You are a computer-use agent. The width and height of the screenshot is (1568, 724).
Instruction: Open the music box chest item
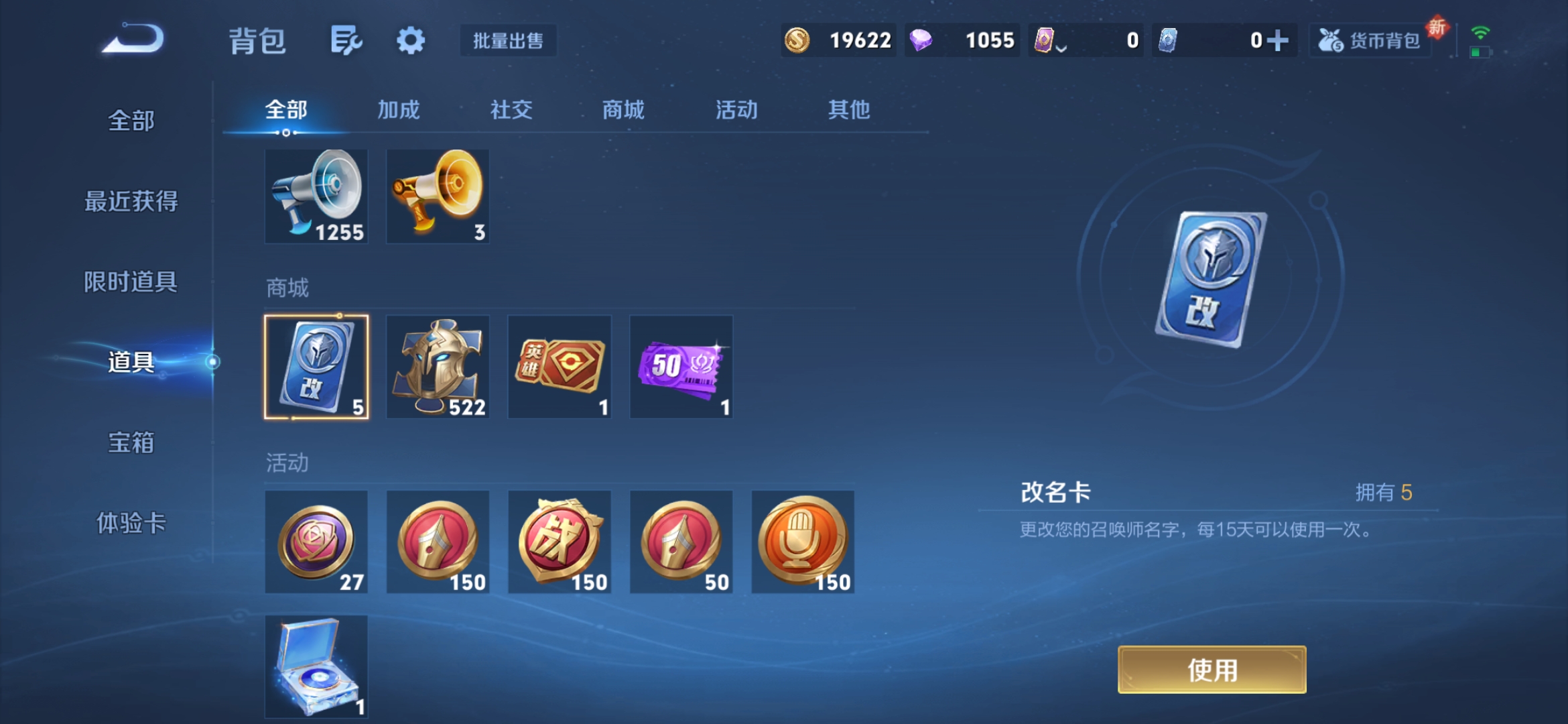tap(316, 666)
